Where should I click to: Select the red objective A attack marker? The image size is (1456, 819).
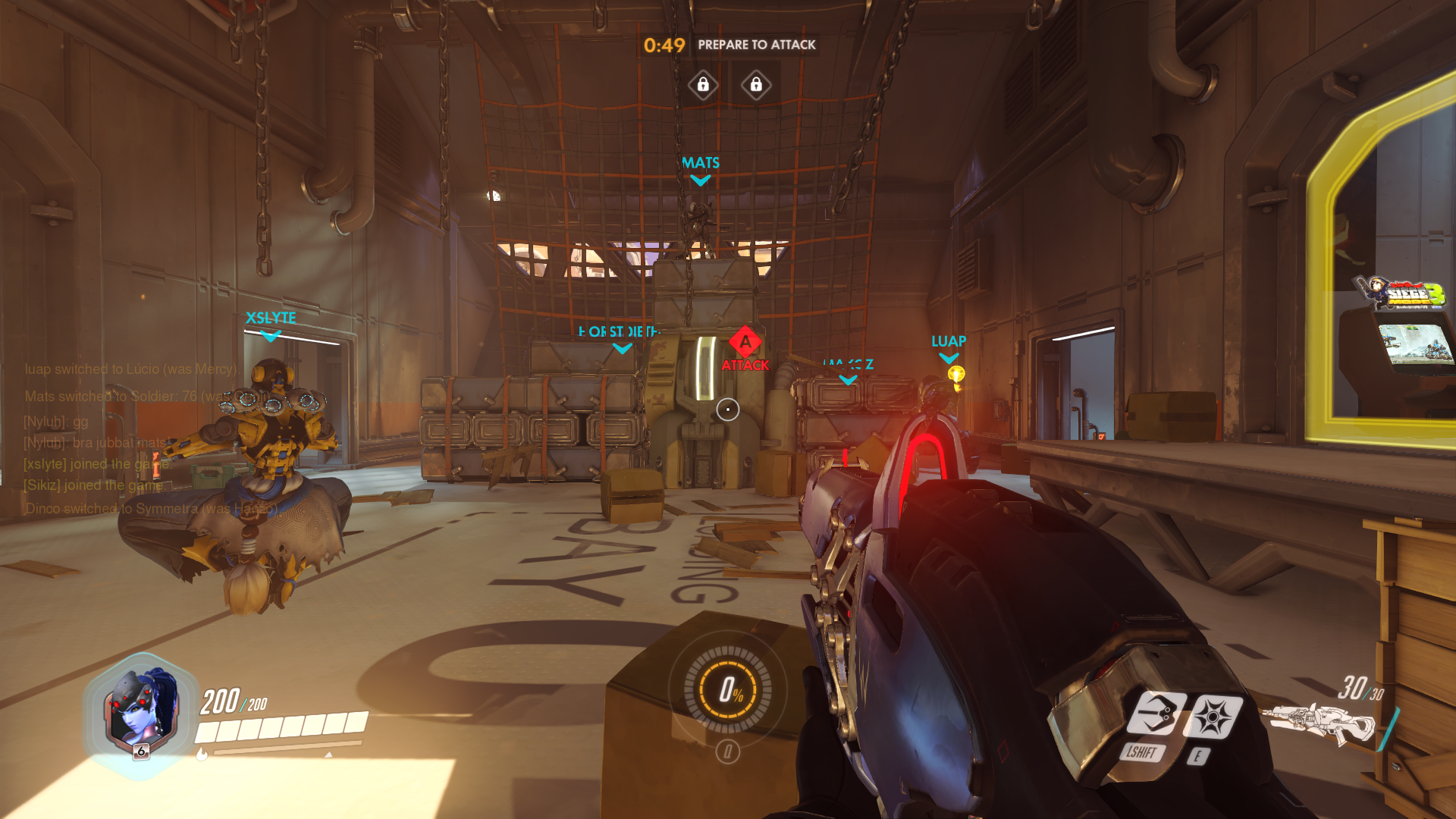pyautogui.click(x=745, y=343)
